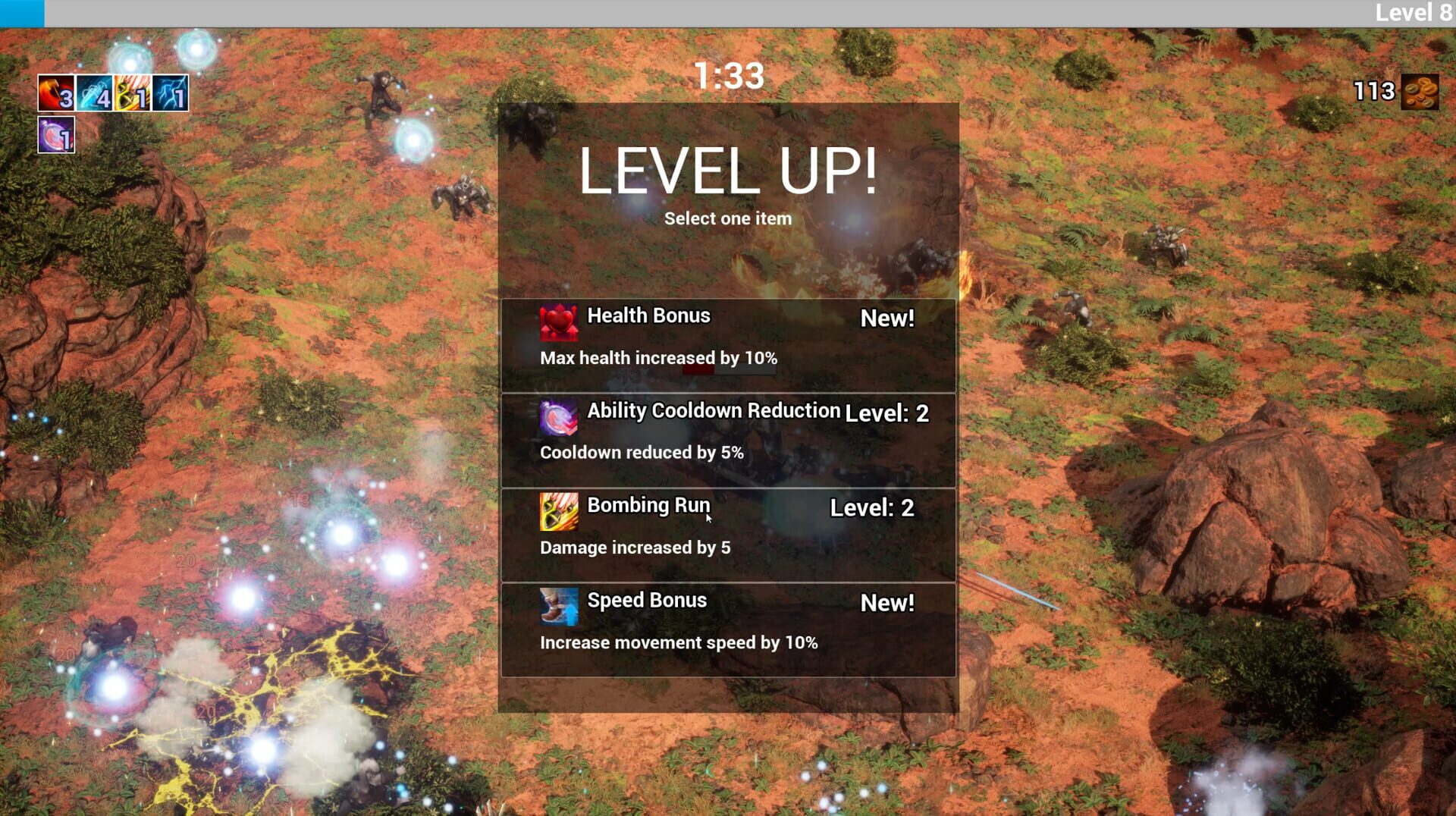1456x816 pixels.
Task: Click the New! label beside Health Bonus
Action: click(x=887, y=319)
